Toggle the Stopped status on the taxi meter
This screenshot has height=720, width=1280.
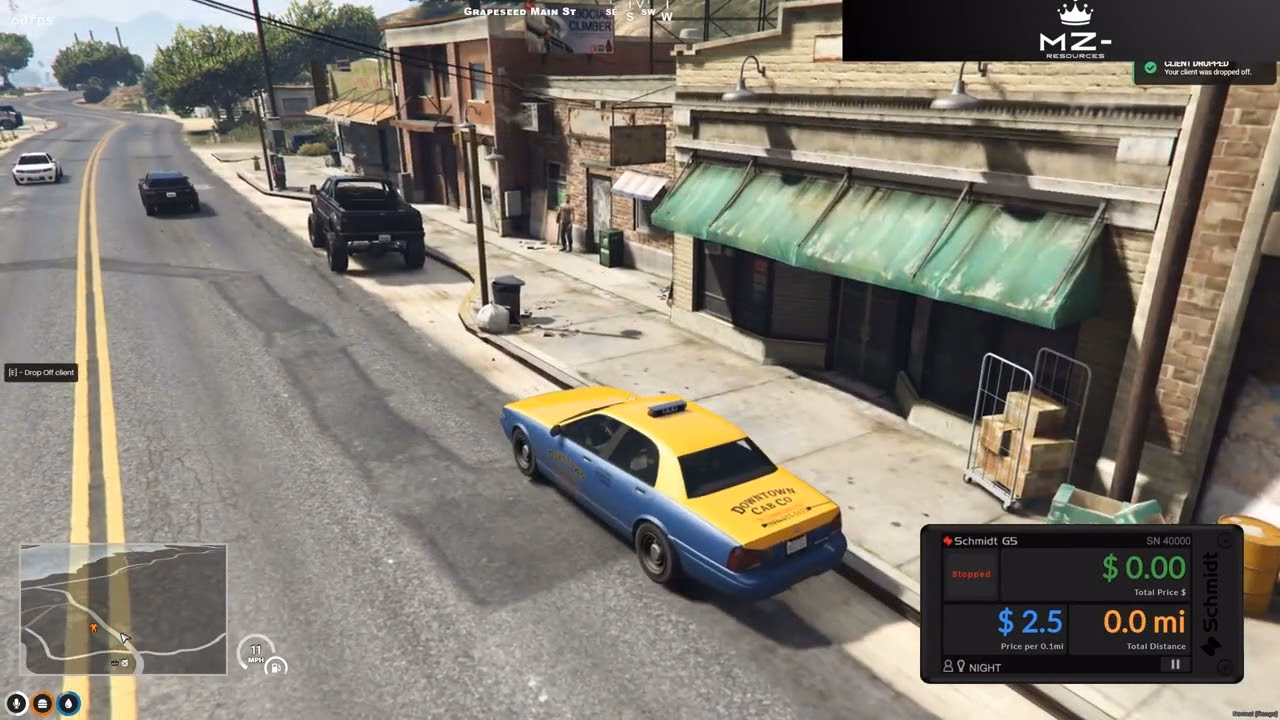point(971,574)
